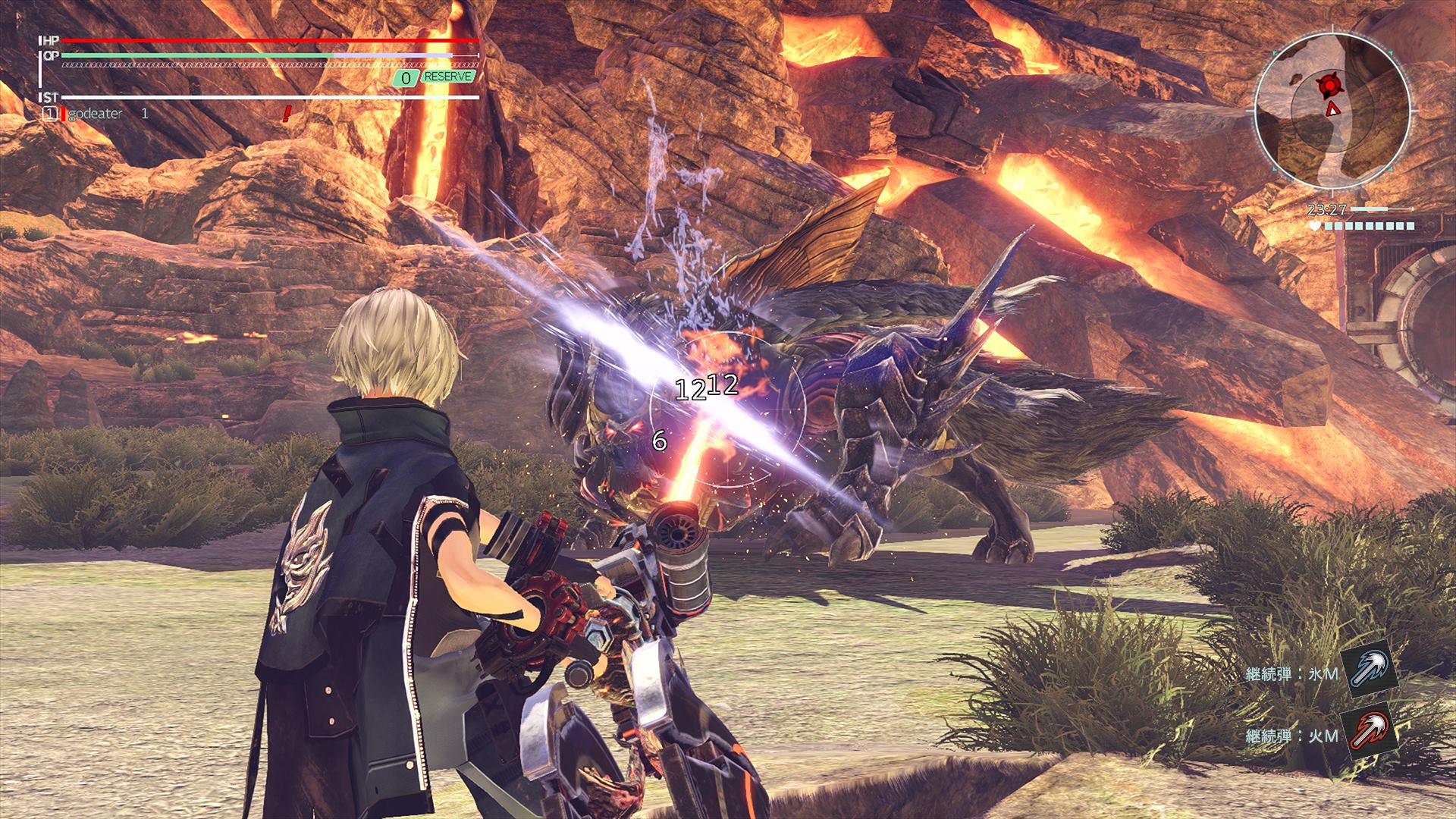Expand the 0 counter beside RESERVE
The width and height of the screenshot is (1456, 819).
406,77
